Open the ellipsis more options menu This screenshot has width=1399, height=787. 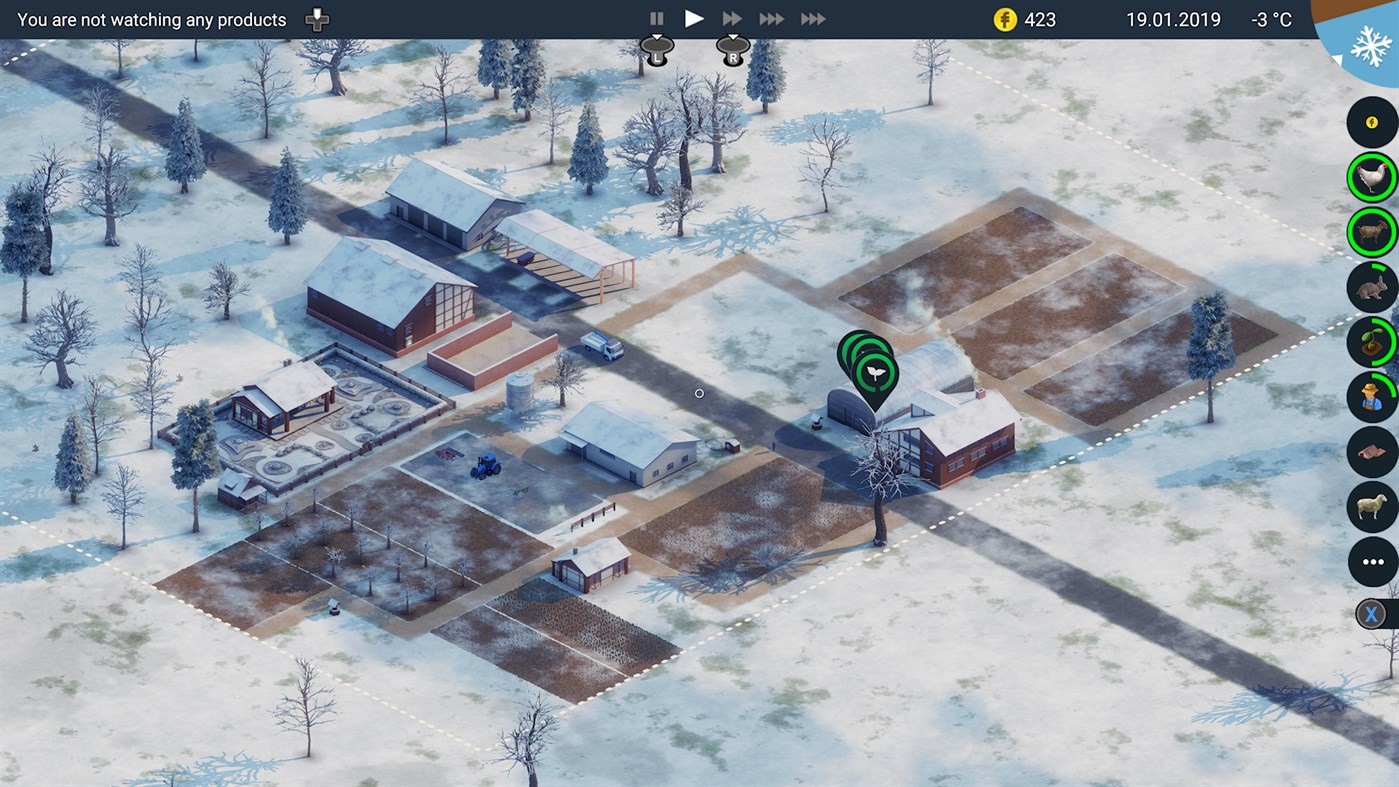point(1371,561)
